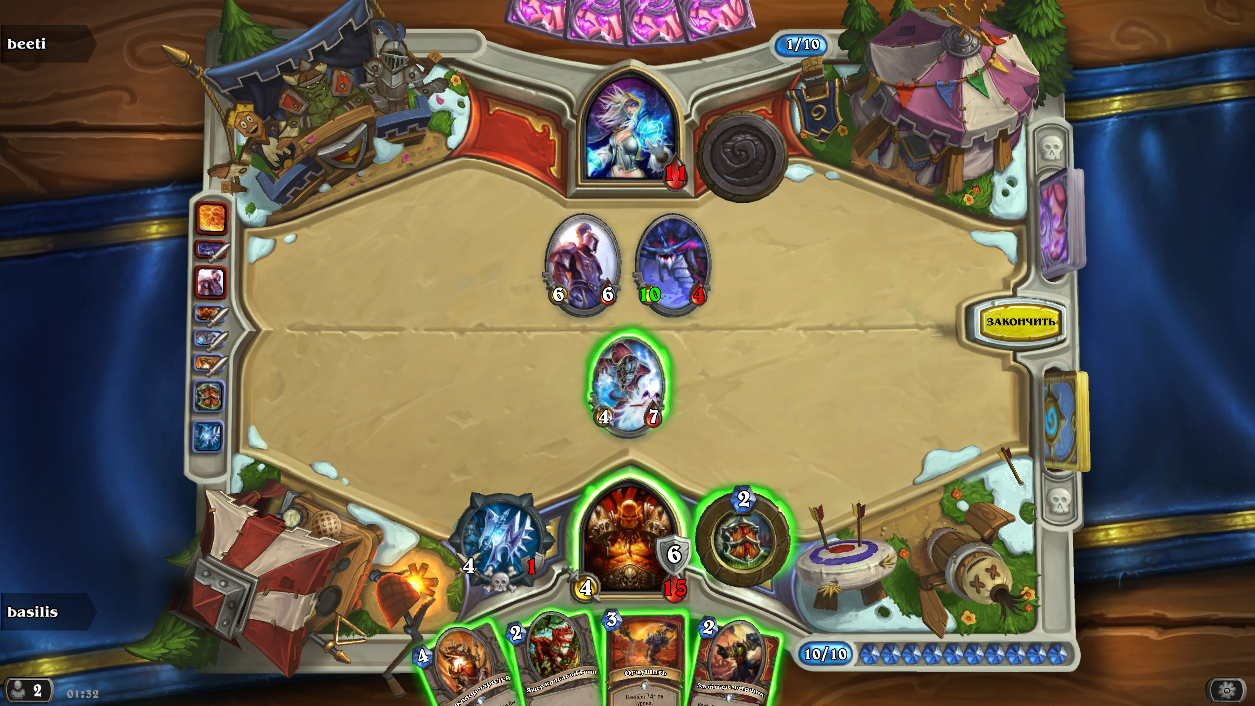Inspect the opponent's purple card deck
Image resolution: width=1255 pixels, height=706 pixels.
1058,221
